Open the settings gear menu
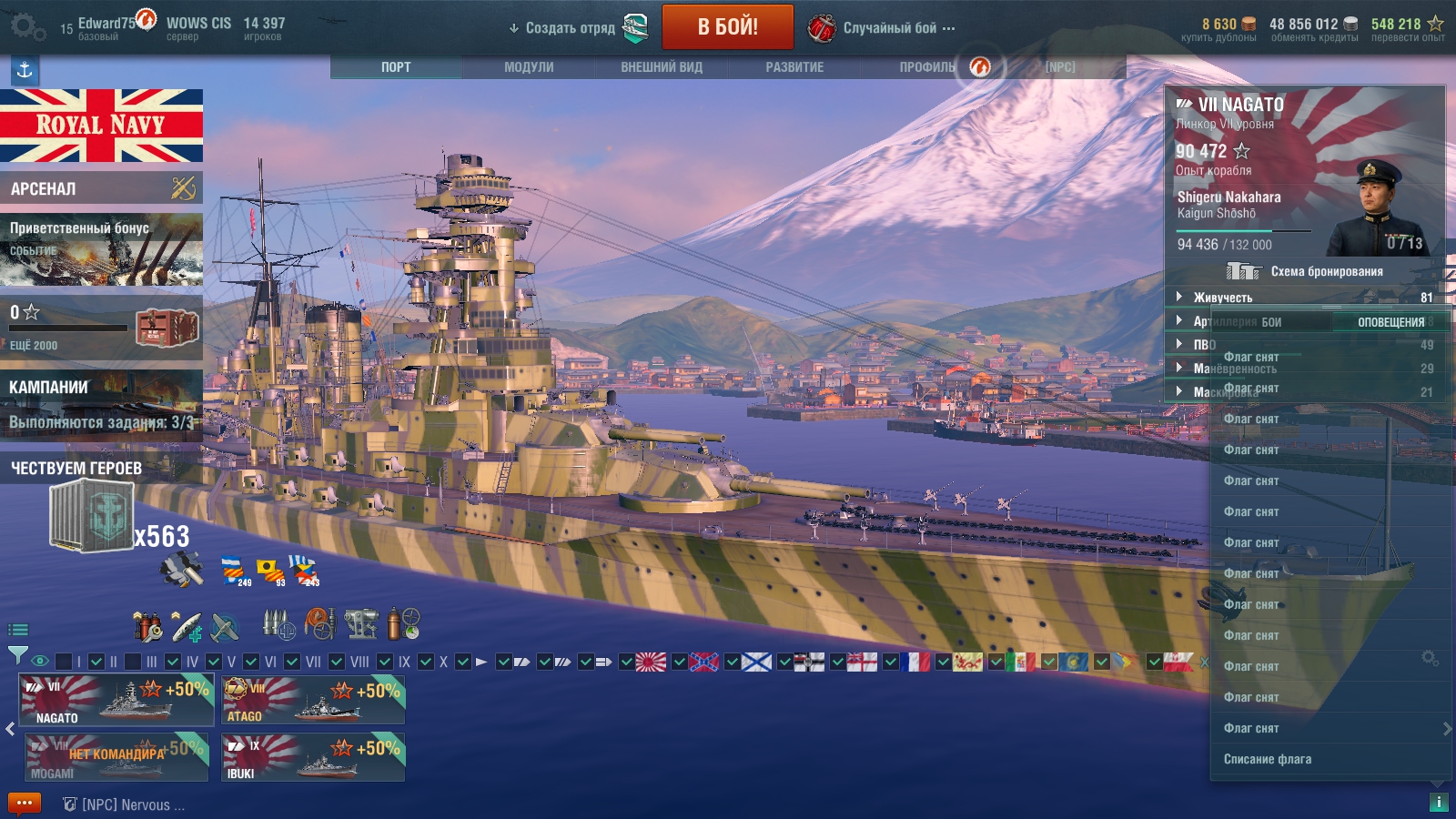The height and width of the screenshot is (819, 1456). [x=25, y=27]
